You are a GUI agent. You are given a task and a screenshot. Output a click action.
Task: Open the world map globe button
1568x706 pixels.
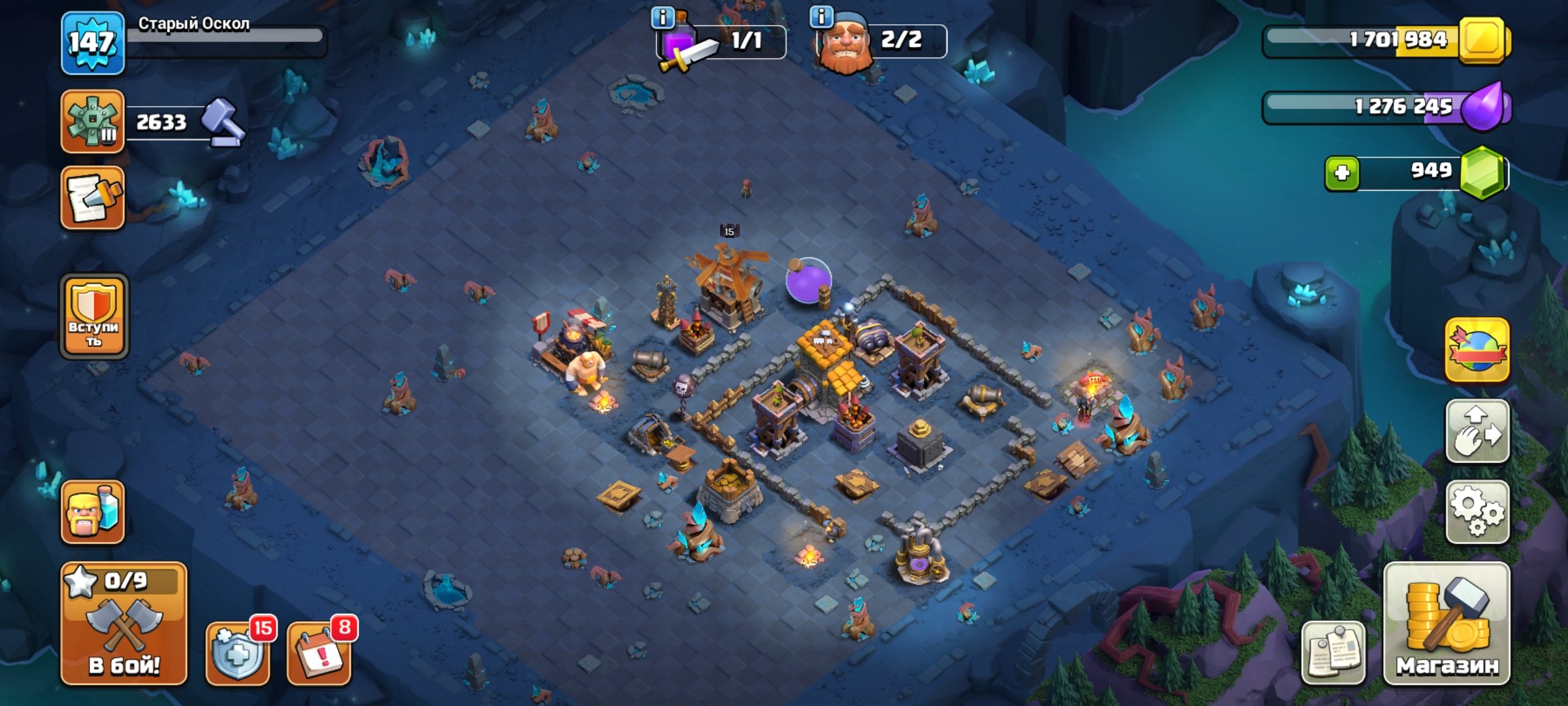pyautogui.click(x=1478, y=350)
